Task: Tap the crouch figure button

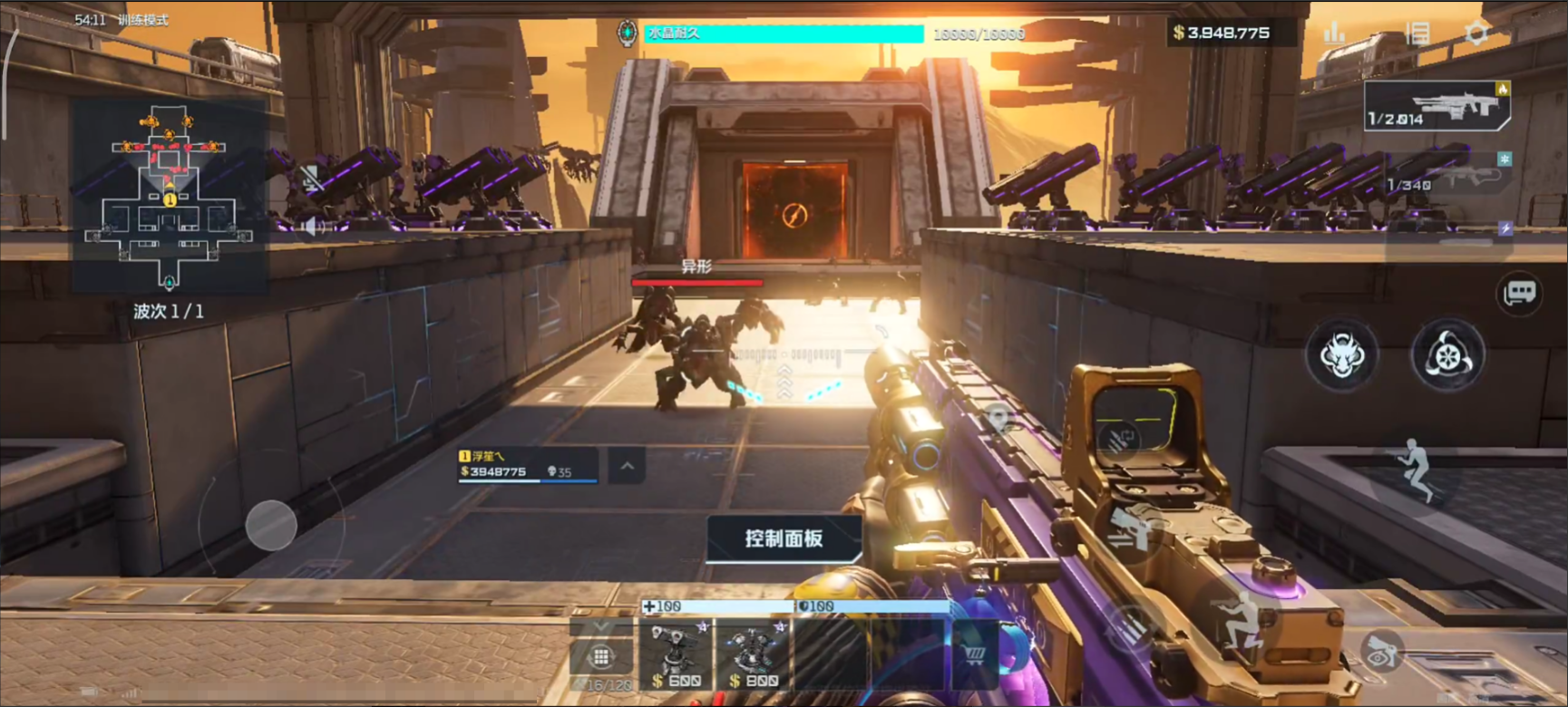Action: click(1240, 620)
